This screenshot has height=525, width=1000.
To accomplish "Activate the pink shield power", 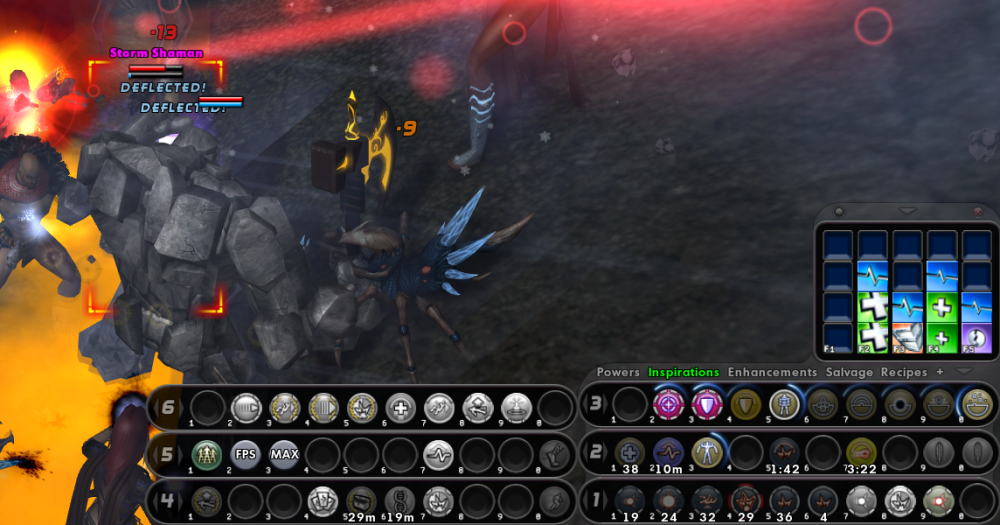I will (706, 404).
